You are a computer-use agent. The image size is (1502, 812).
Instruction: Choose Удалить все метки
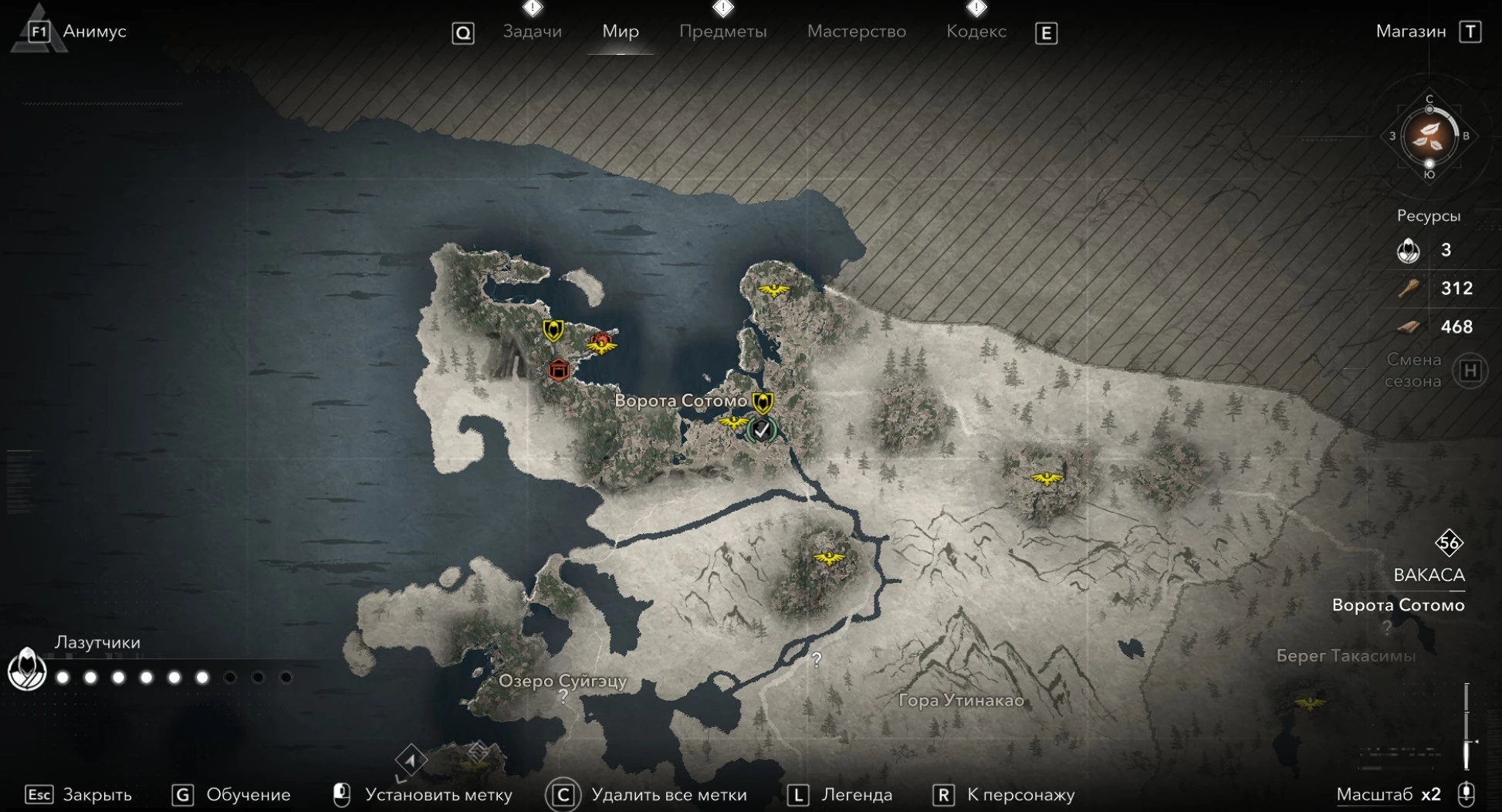(668, 794)
